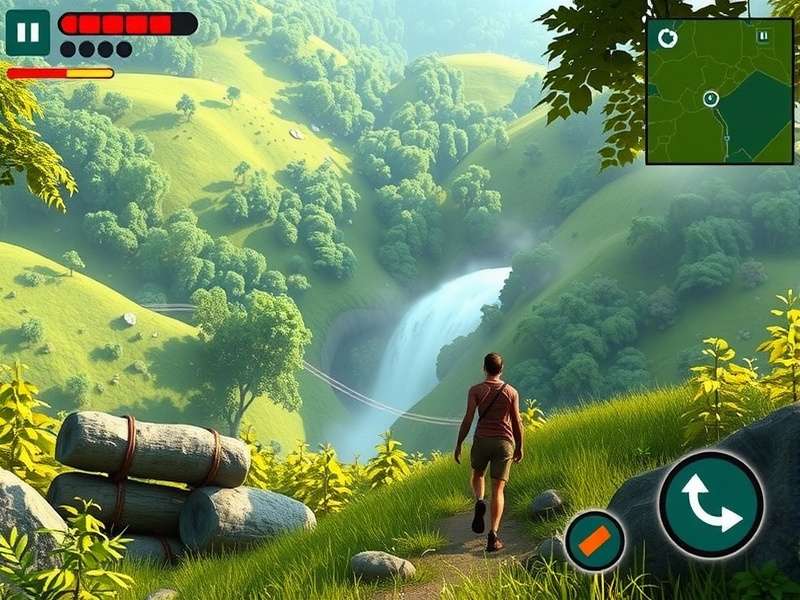Select the player location marker on the minimap
The image size is (800, 600).
(710, 98)
